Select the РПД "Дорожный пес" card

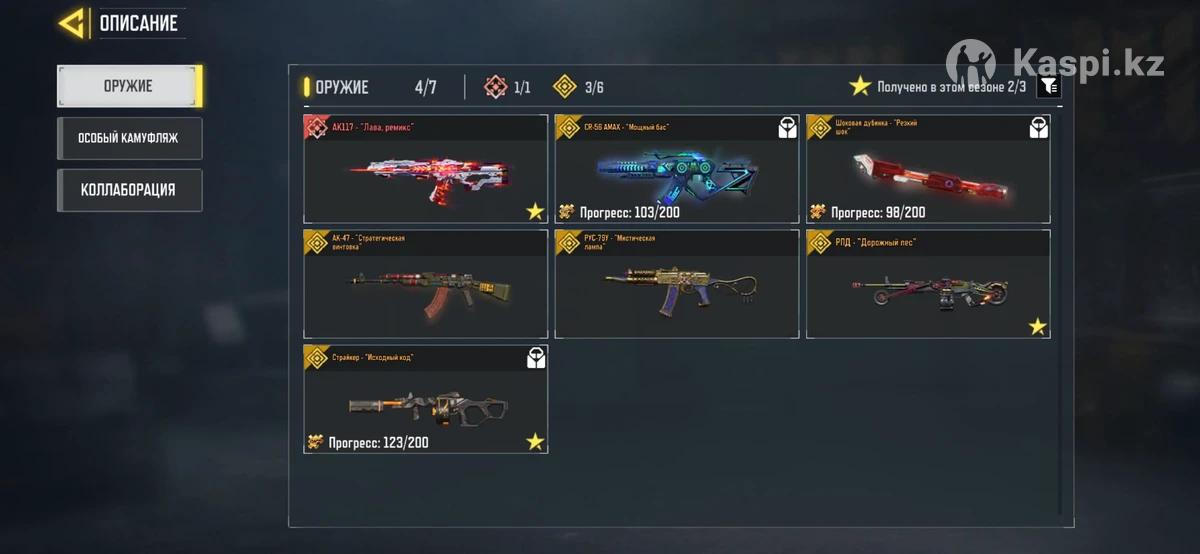click(928, 284)
